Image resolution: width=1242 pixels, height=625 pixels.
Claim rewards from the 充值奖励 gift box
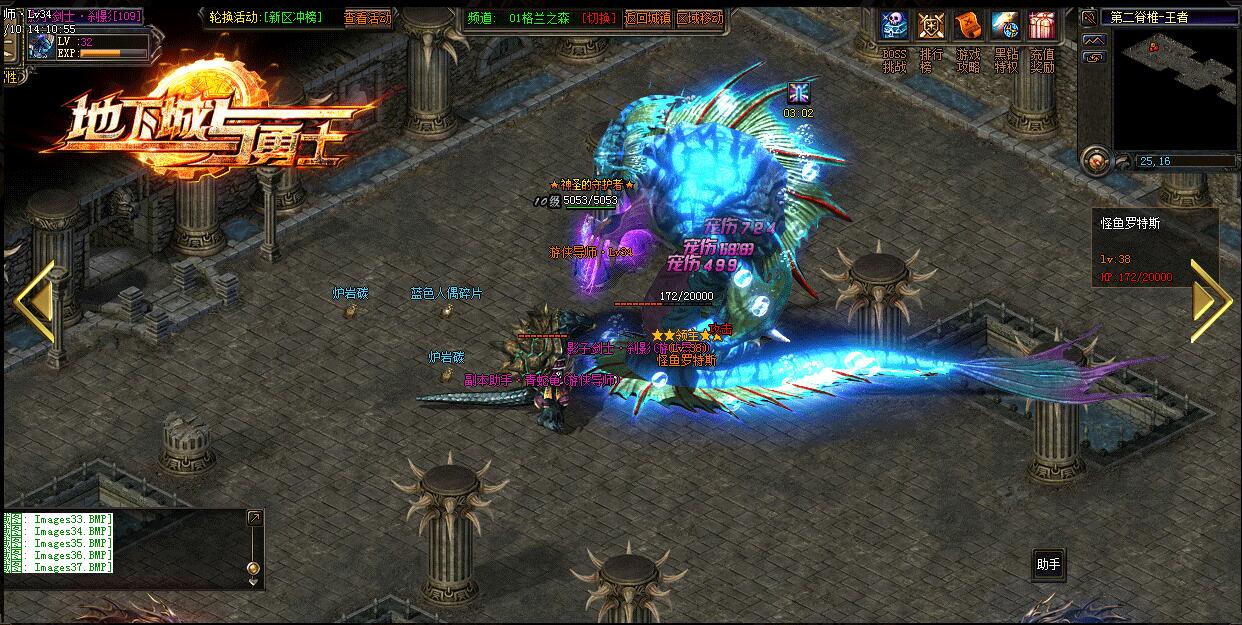click(1042, 25)
